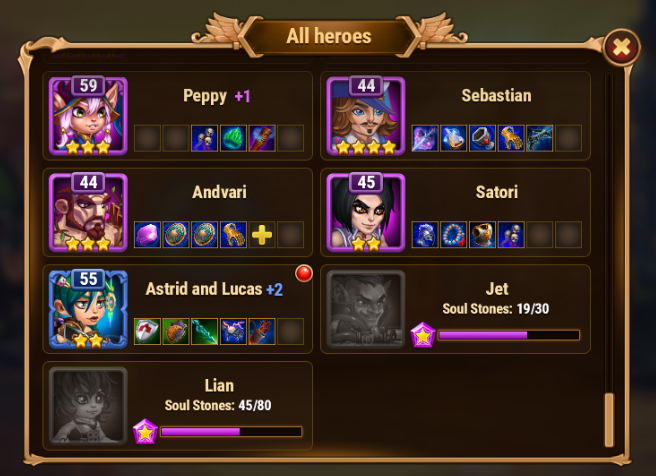View the locked hero Lian
Viewport: 656px width, 476px height.
tap(88, 406)
